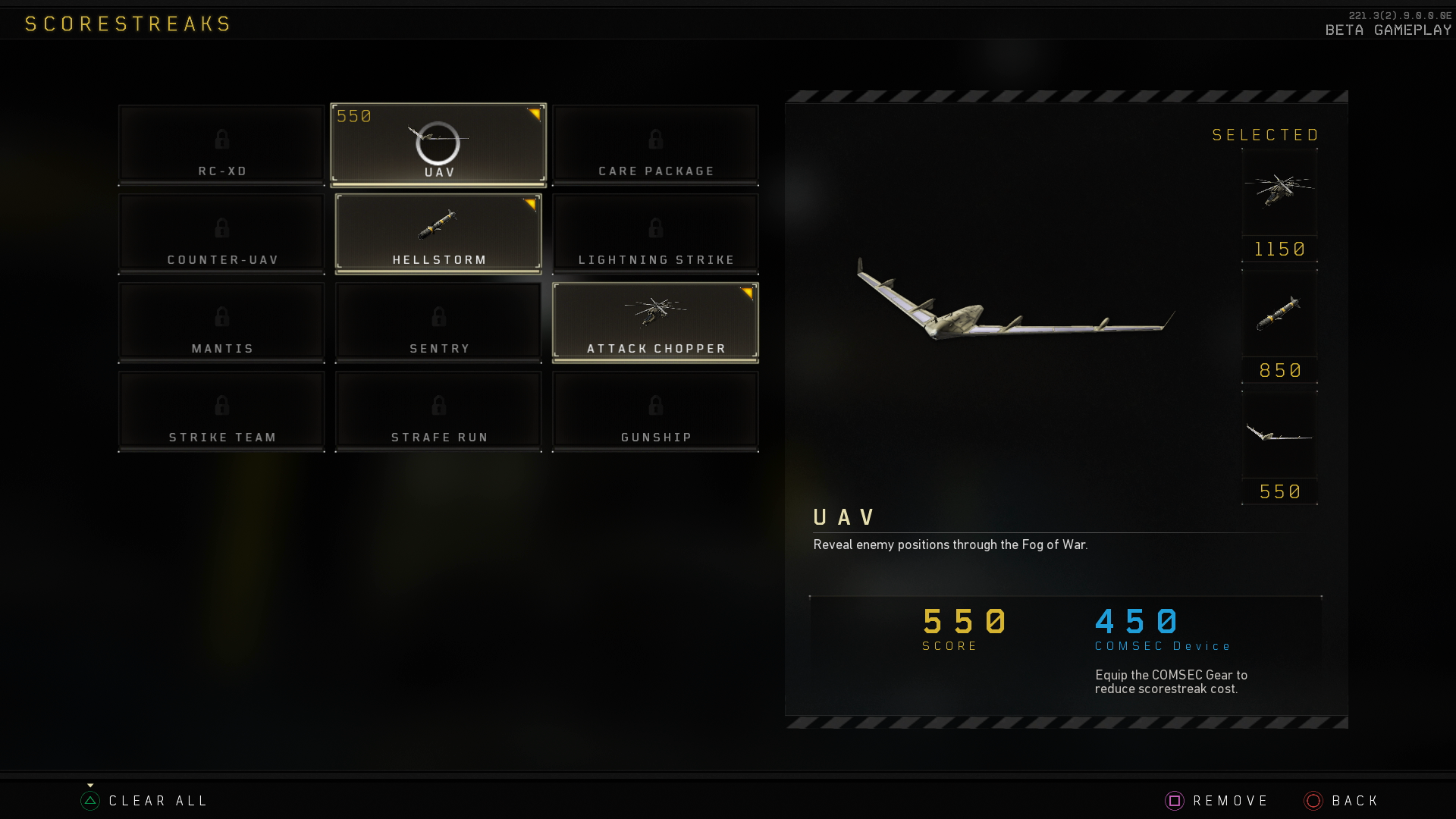This screenshot has width=1456, height=819.
Task: Select the 1150 Attack Chopper thumbnail
Action: [x=1279, y=193]
